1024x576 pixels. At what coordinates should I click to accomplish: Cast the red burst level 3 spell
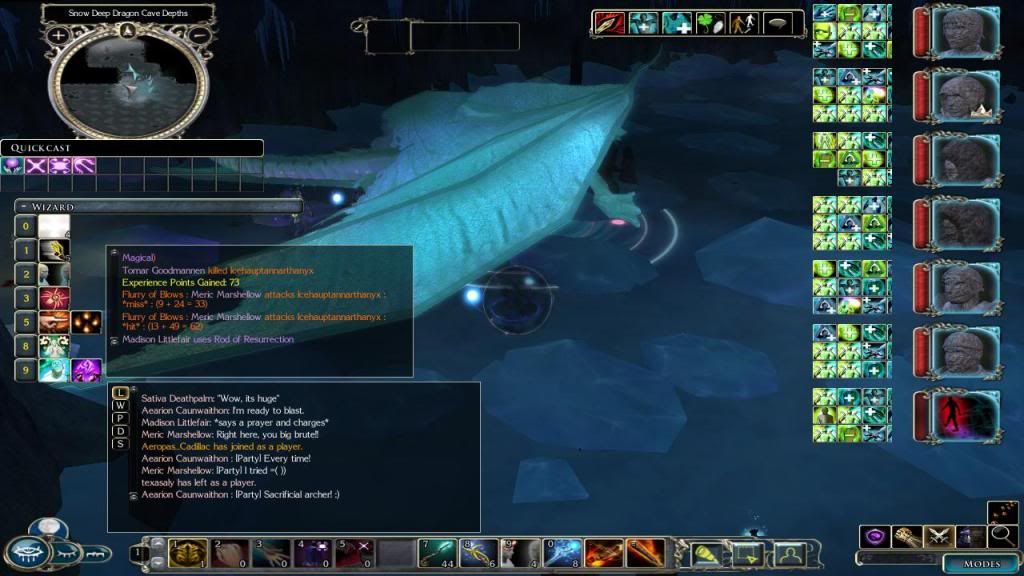pos(53,298)
